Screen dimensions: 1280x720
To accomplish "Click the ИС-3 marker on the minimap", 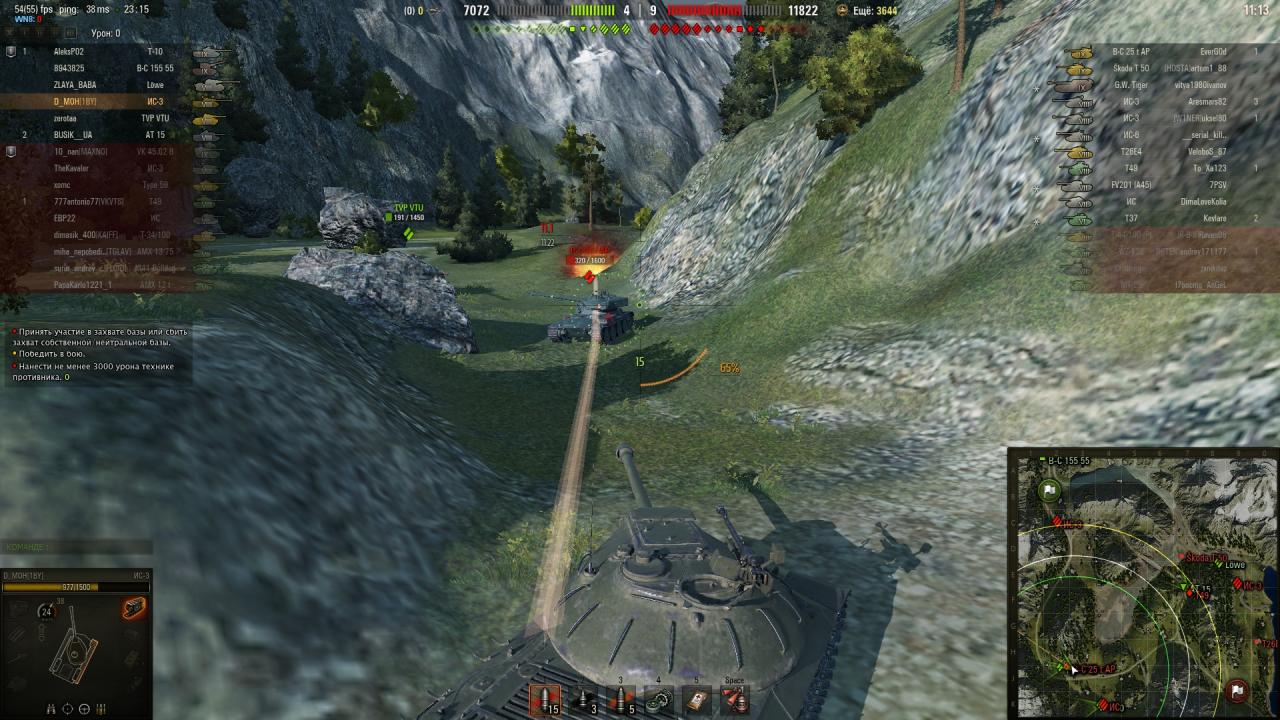I will [1070, 524].
